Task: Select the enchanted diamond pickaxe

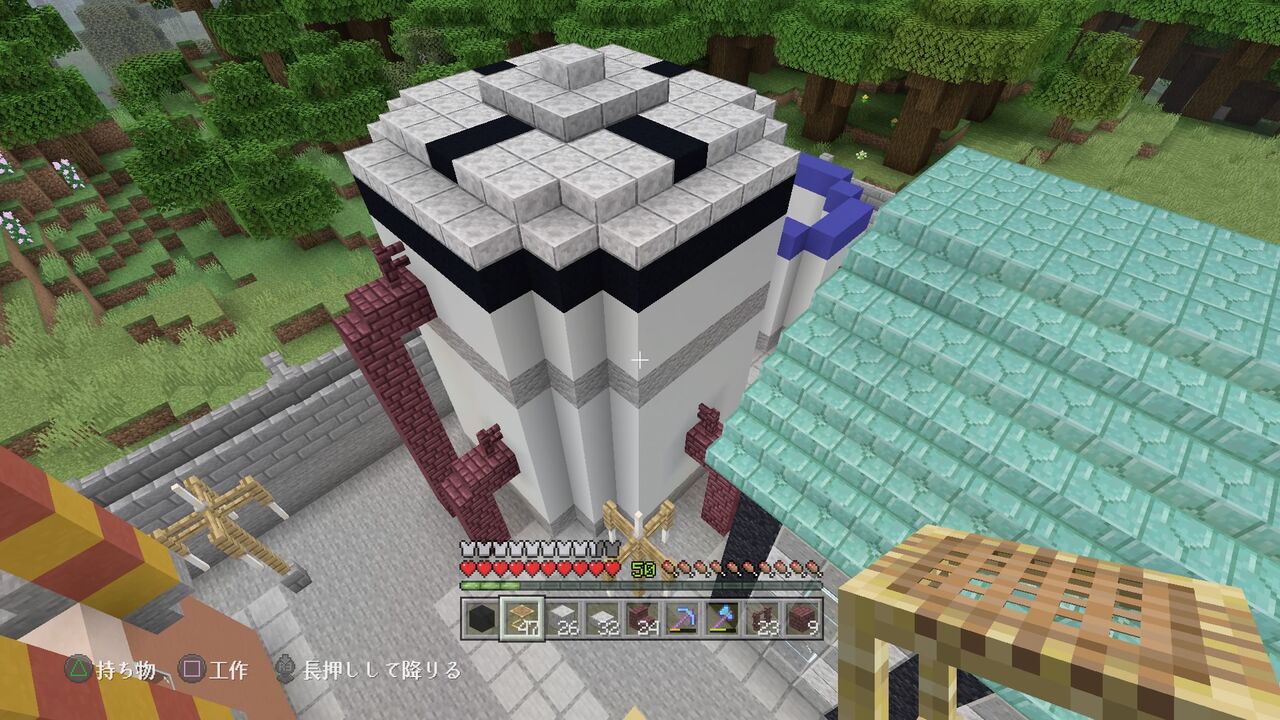Action: click(684, 617)
